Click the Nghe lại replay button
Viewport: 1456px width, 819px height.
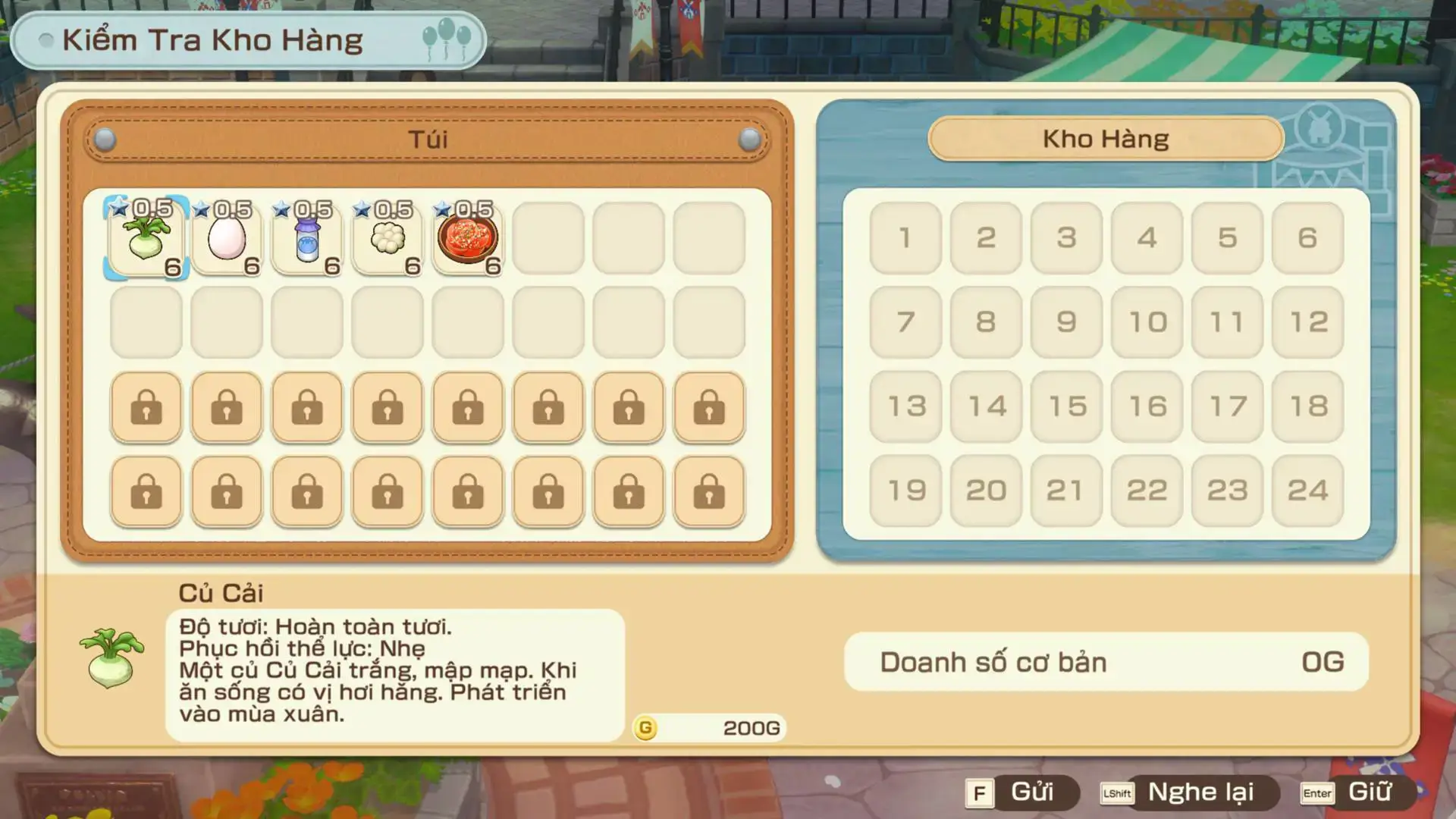point(1189,792)
